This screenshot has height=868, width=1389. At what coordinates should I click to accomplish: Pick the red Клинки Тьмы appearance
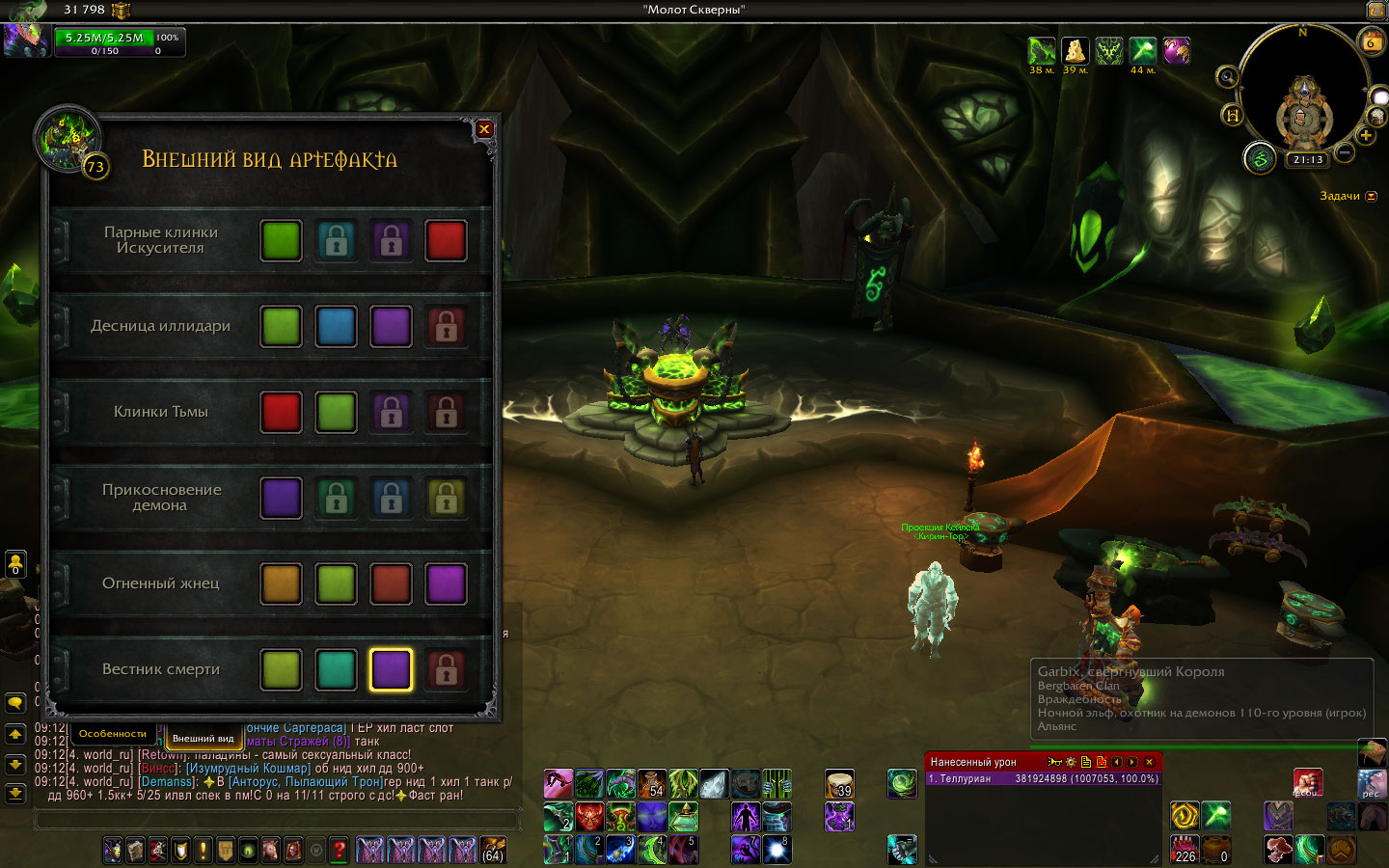(x=281, y=413)
